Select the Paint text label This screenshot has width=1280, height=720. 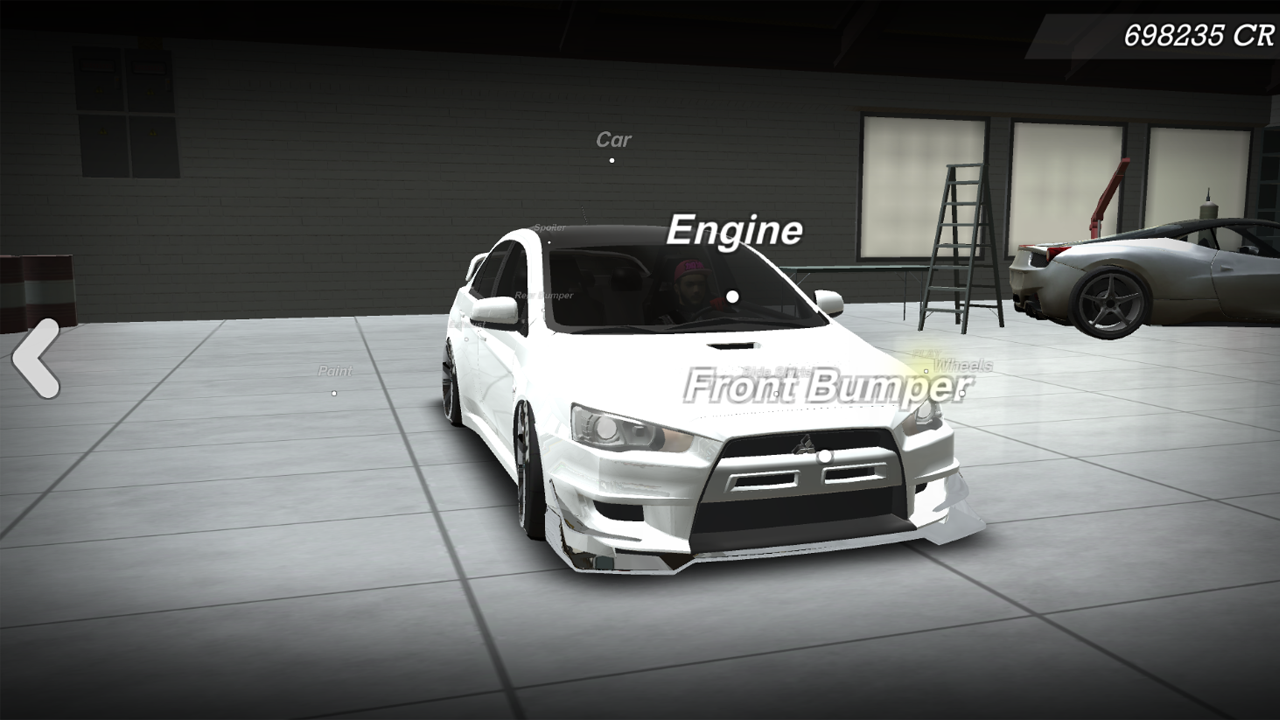pyautogui.click(x=333, y=370)
